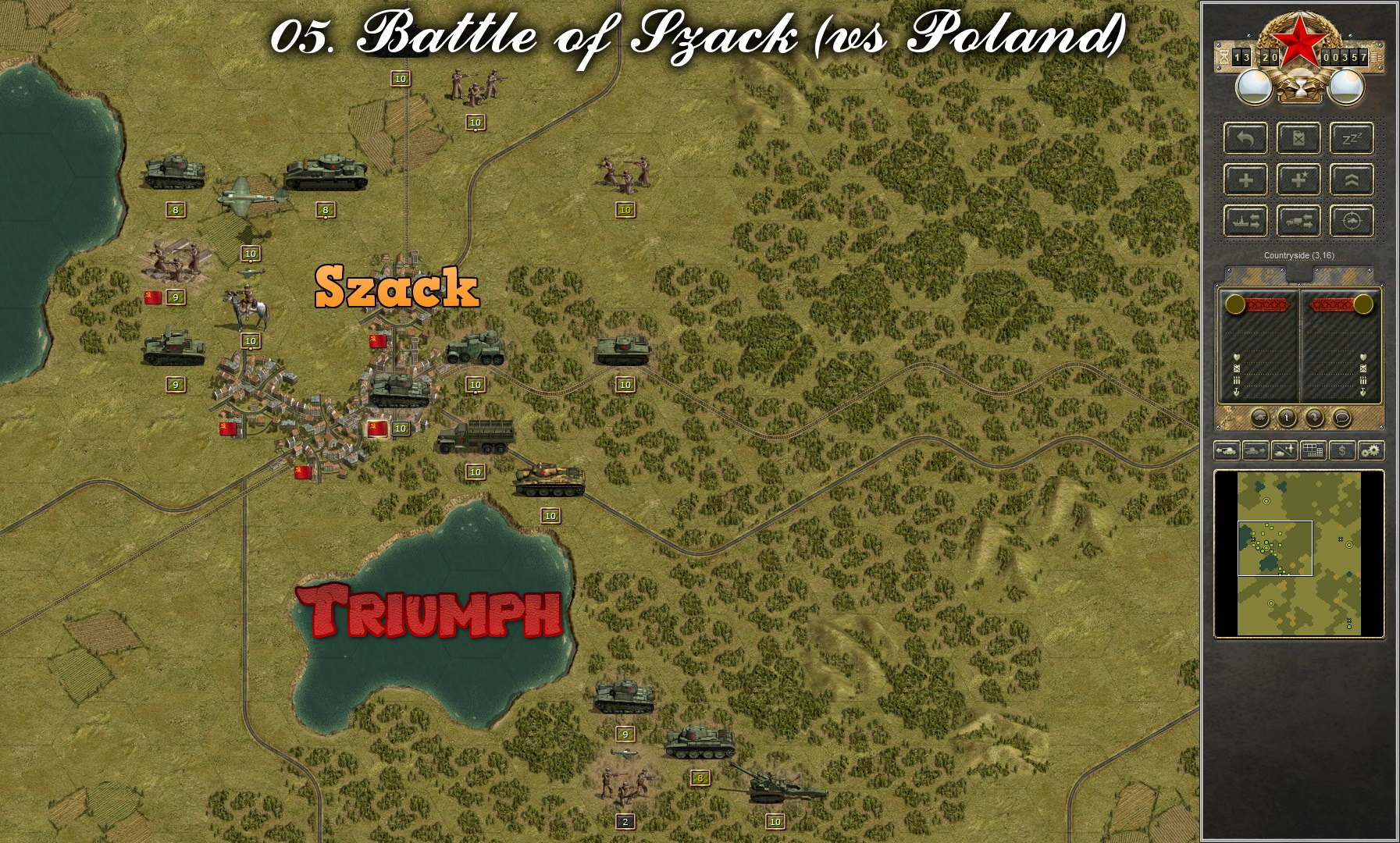The width and height of the screenshot is (1400, 843).
Task: Click the Reinforce plus icon
Action: pyautogui.click(x=1245, y=180)
